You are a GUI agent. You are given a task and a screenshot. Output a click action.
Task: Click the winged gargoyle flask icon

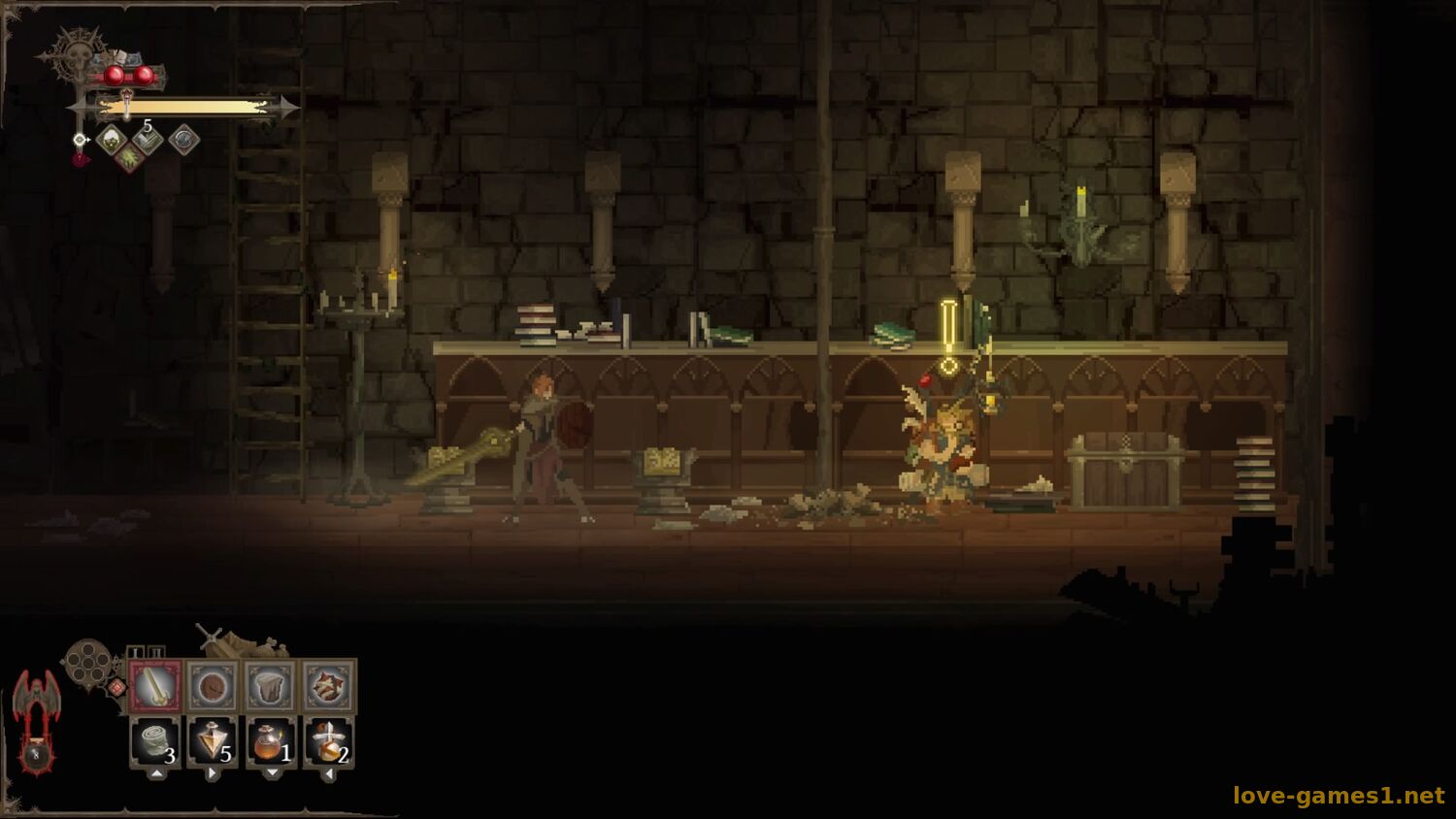(x=36, y=720)
